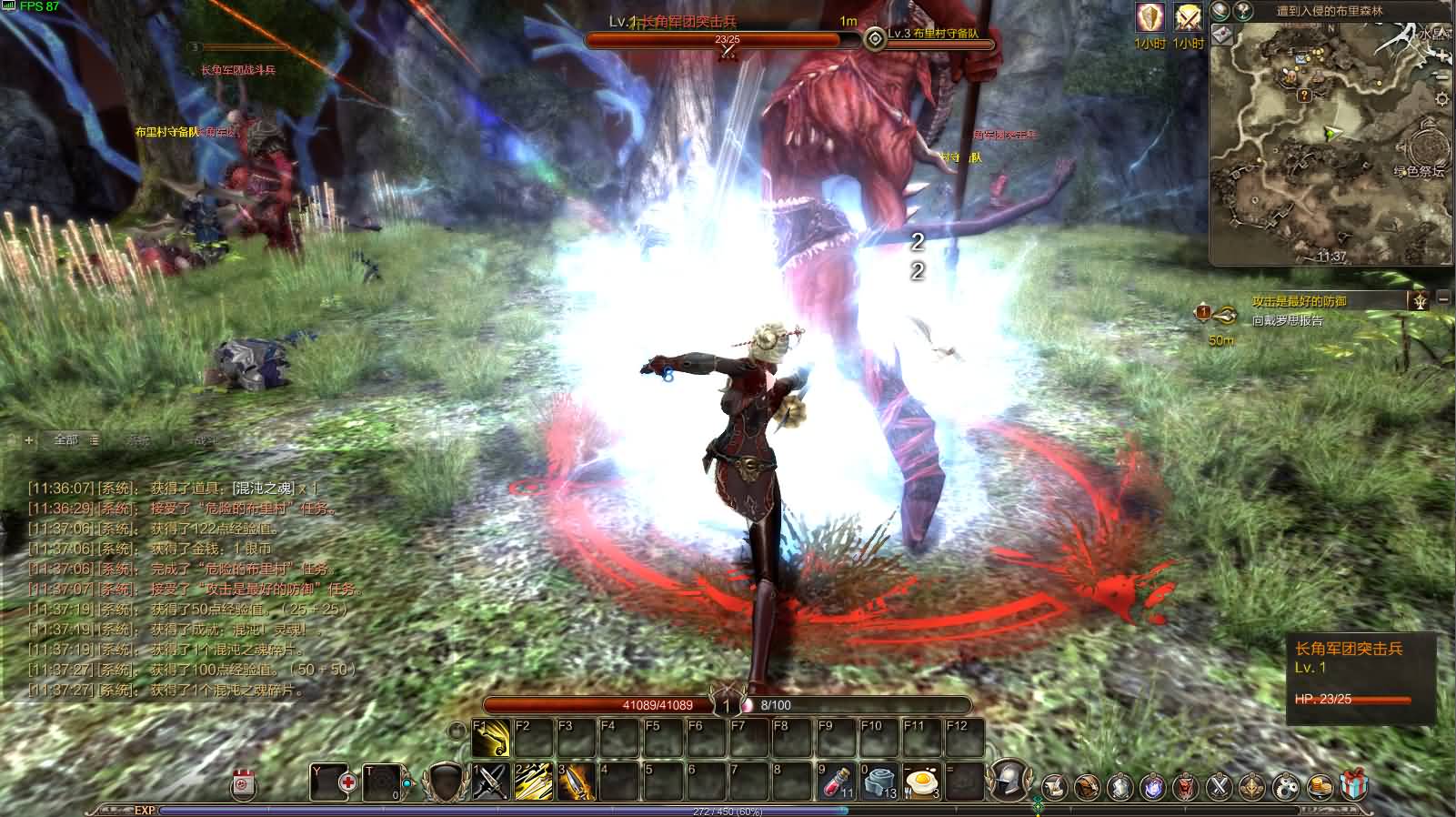
Task: Expand chat options with the plus button
Action: [x=29, y=440]
